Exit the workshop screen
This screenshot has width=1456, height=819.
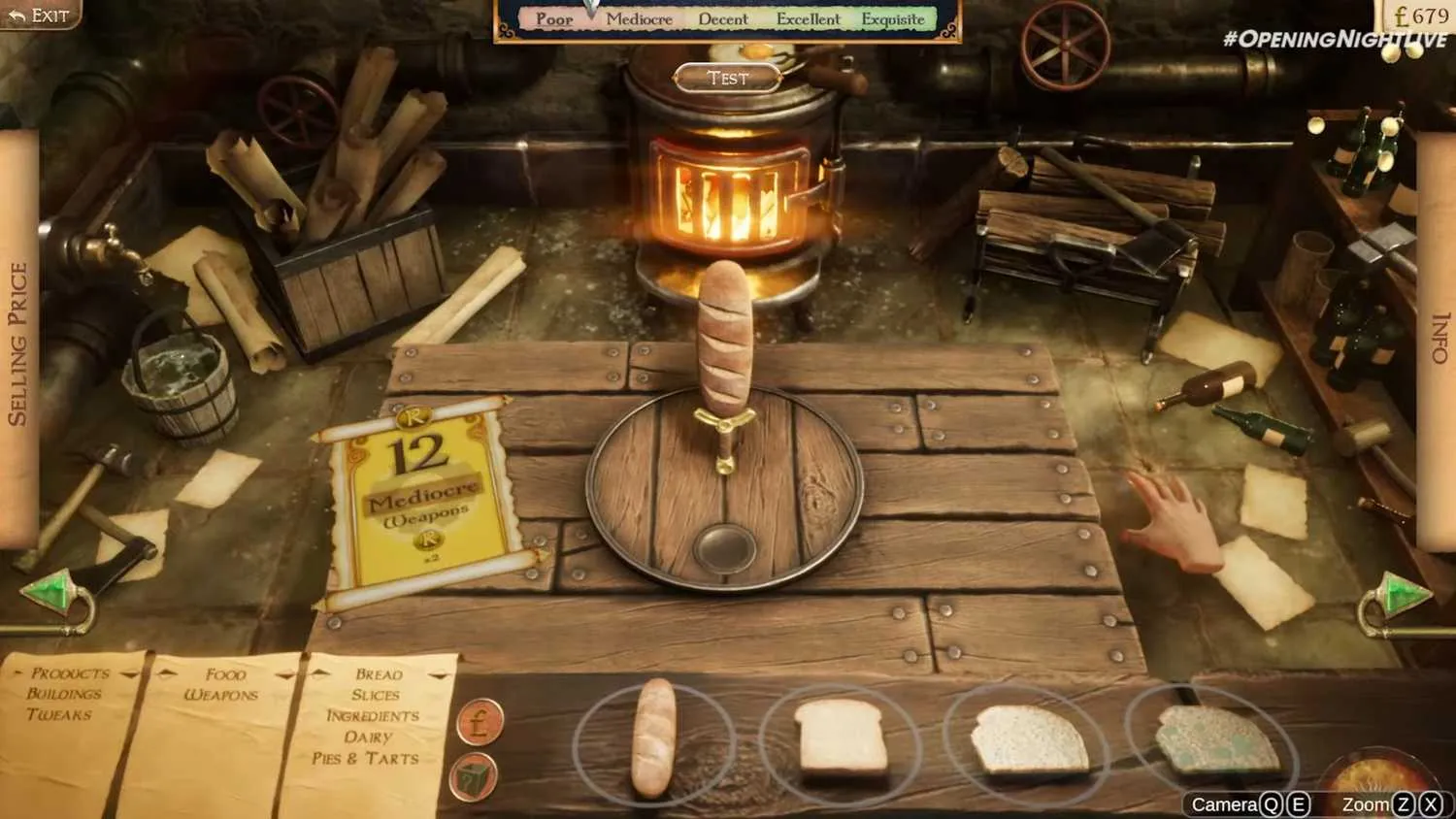[x=40, y=15]
